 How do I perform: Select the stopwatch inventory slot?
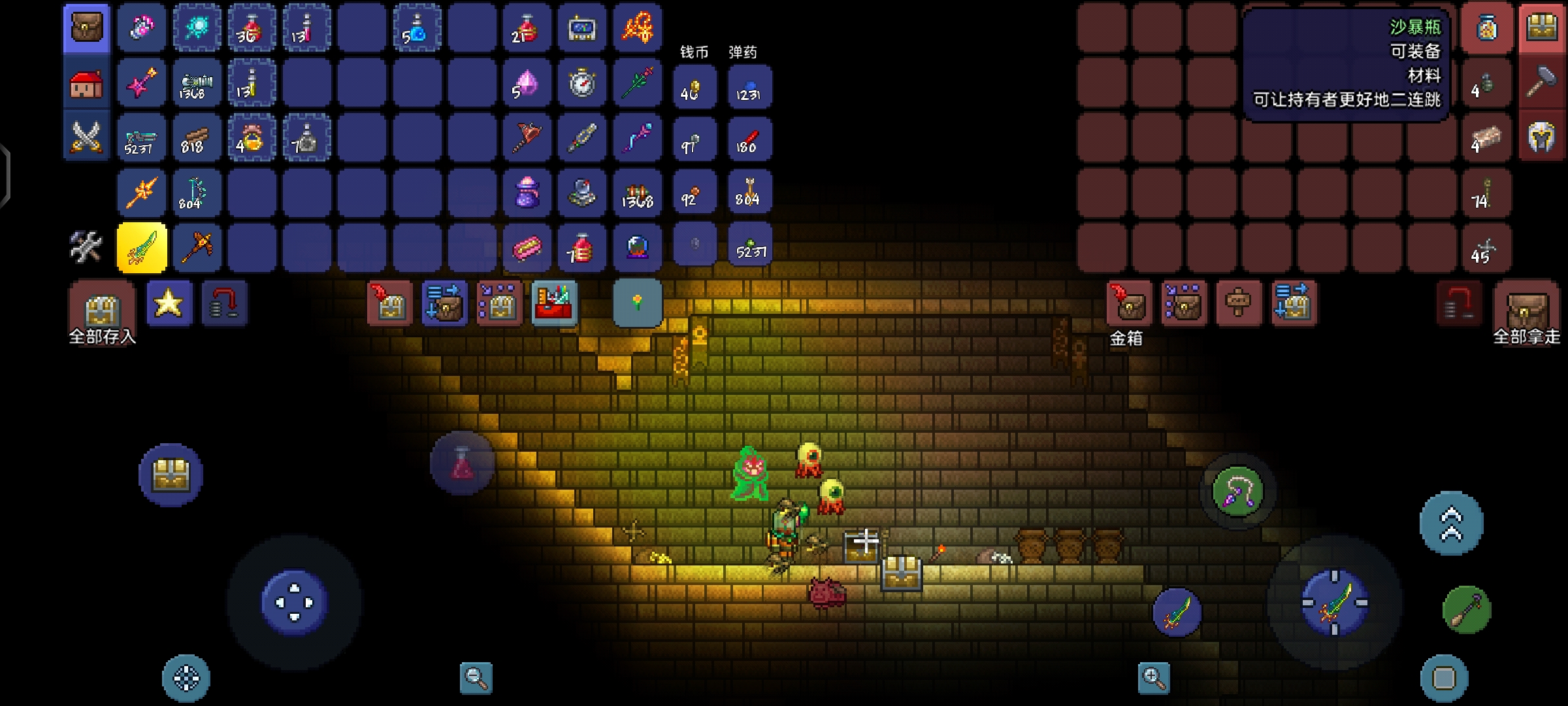(582, 84)
